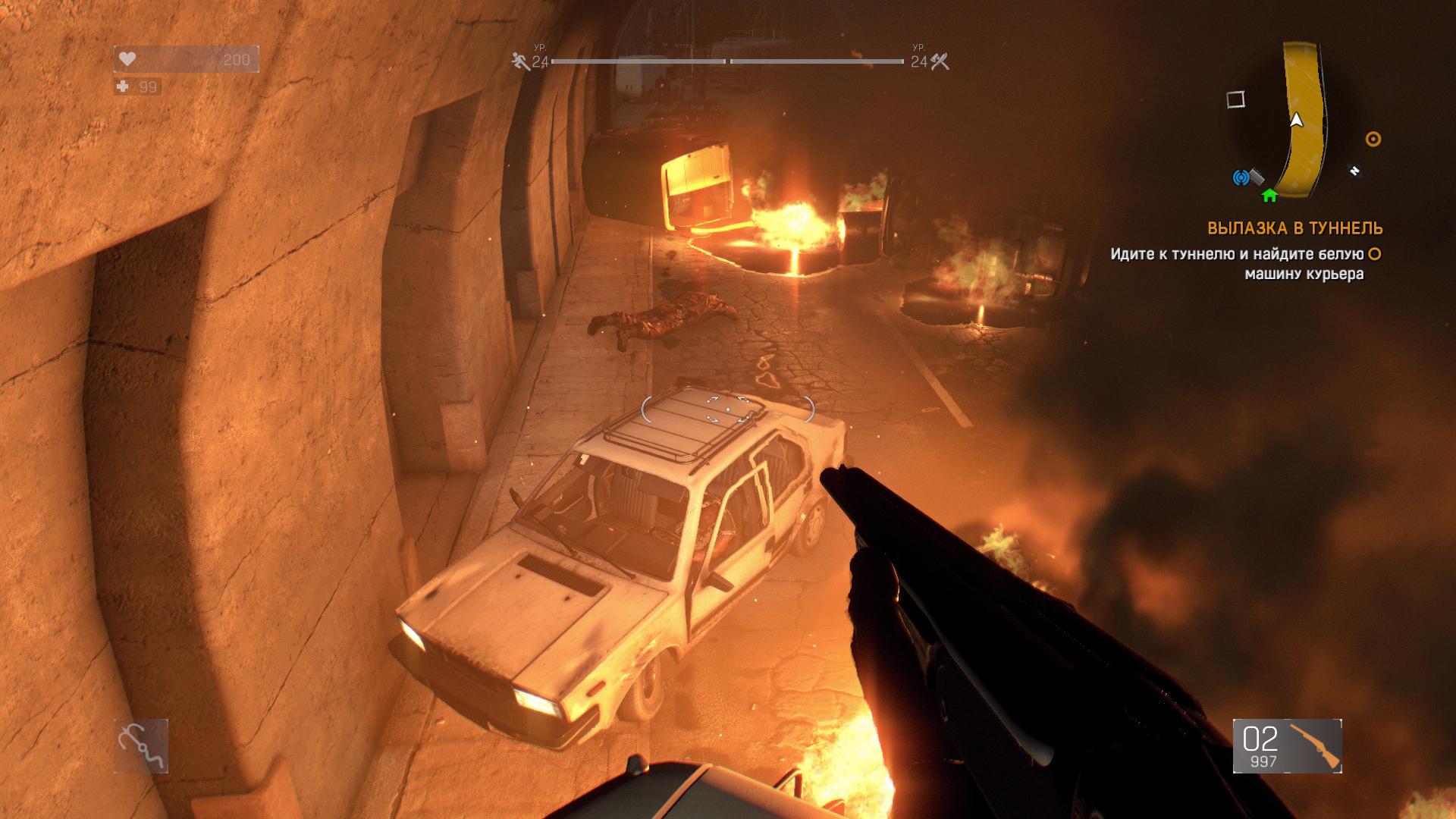1456x819 pixels.
Task: Select the medkit cross icon
Action: (x=123, y=87)
